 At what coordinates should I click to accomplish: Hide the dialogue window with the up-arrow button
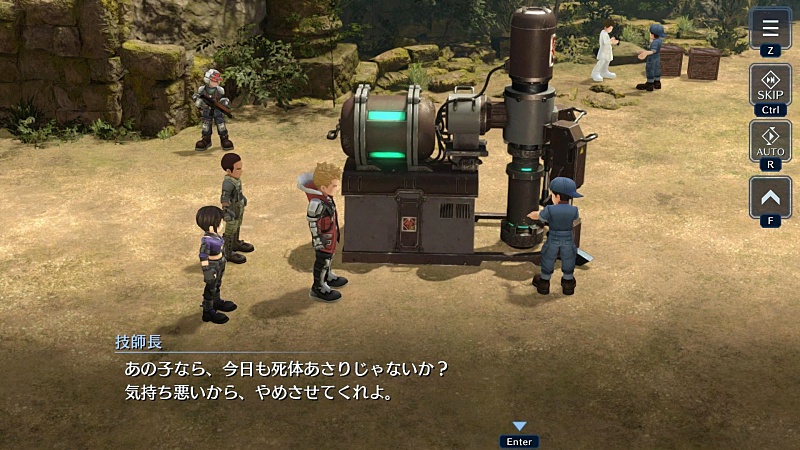click(770, 196)
